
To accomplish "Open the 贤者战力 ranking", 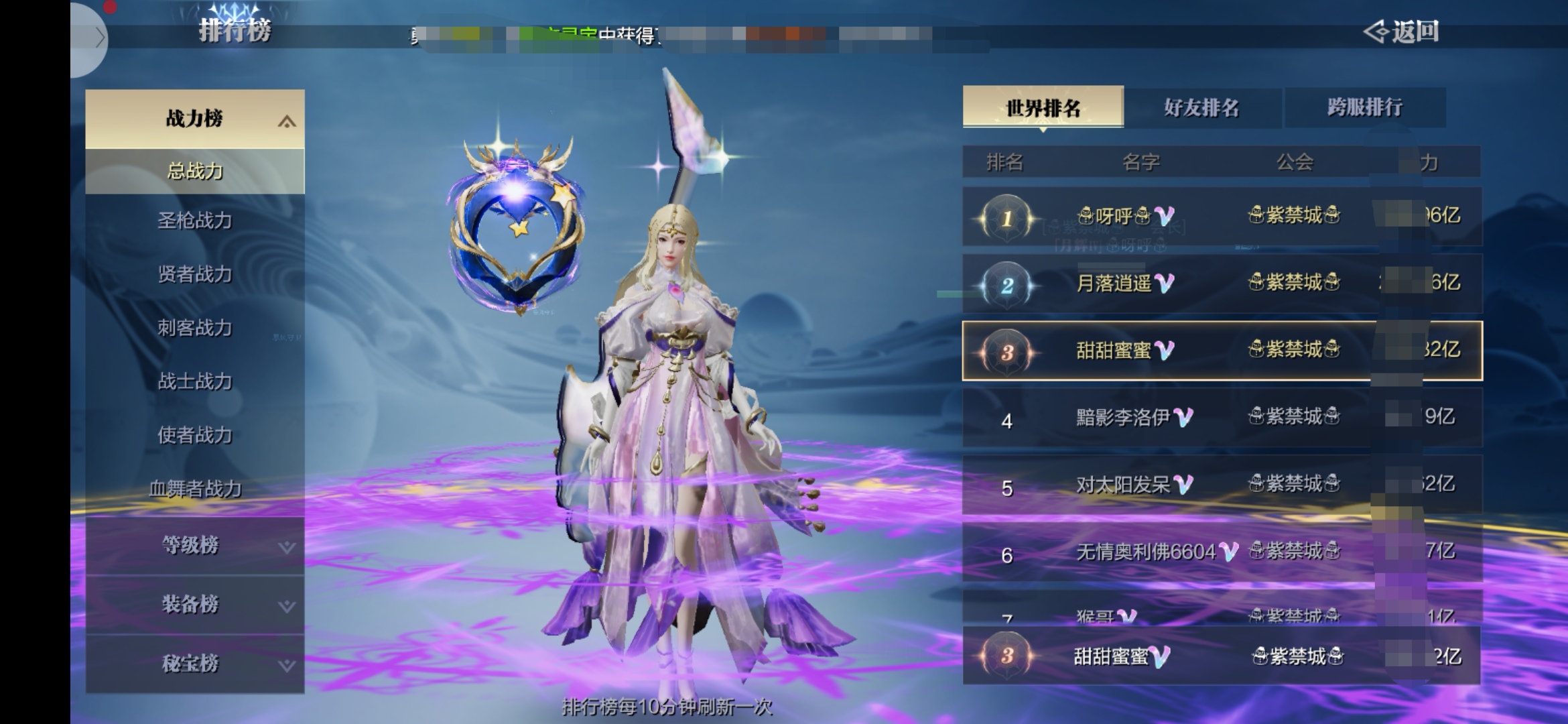I will 194,274.
